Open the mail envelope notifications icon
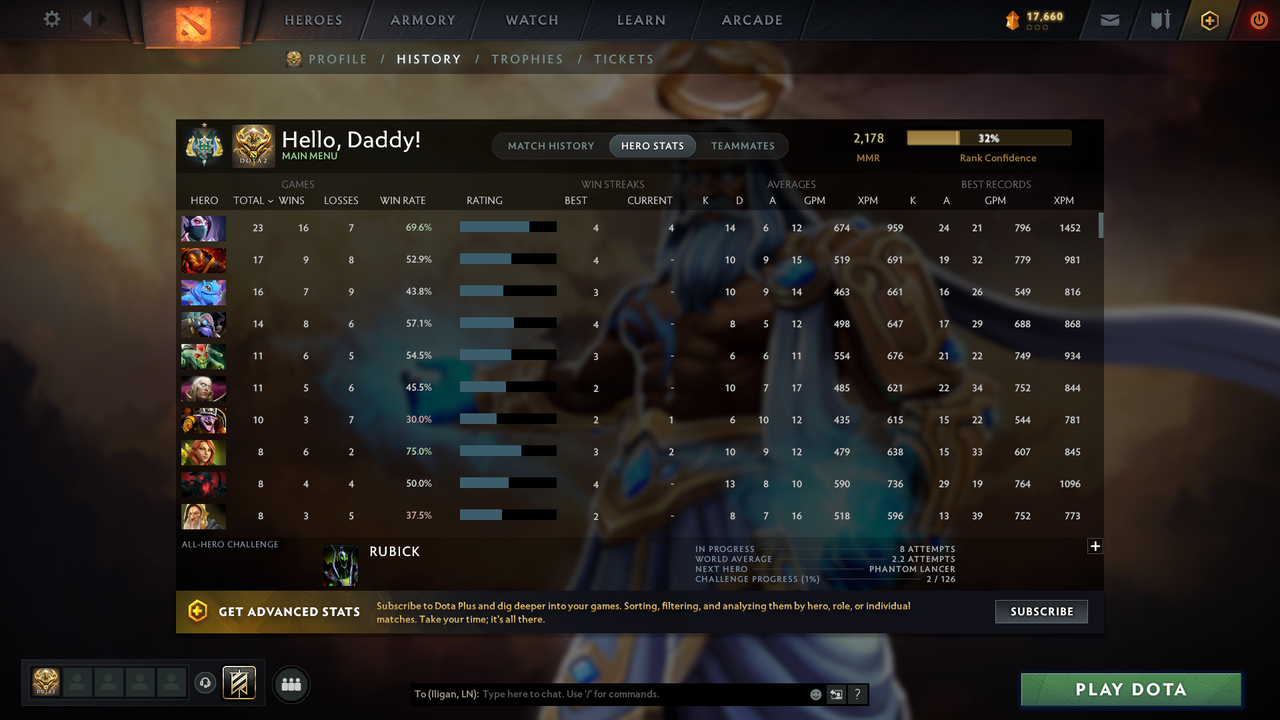This screenshot has height=720, width=1280. [x=1109, y=19]
